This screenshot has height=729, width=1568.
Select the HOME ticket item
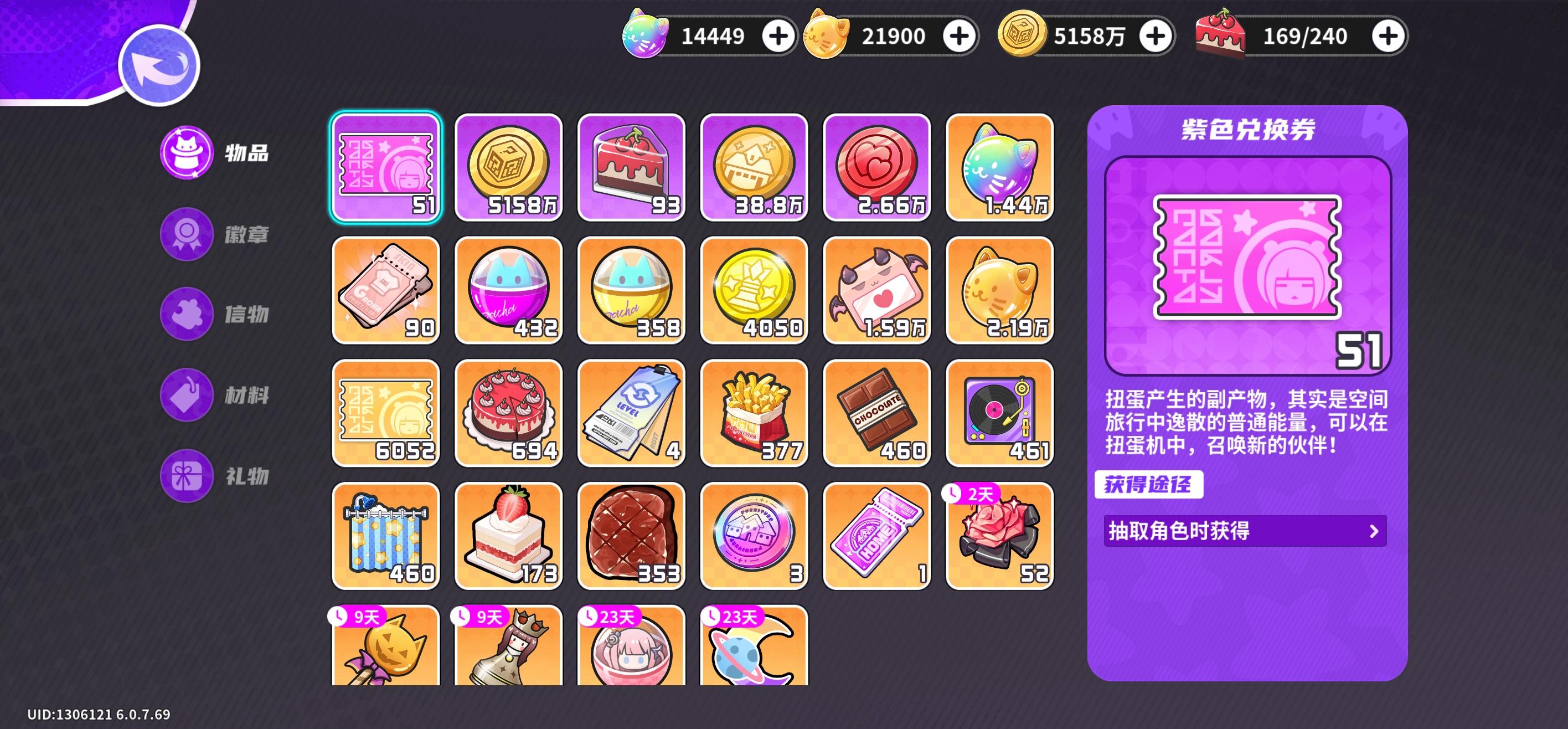coord(878,536)
